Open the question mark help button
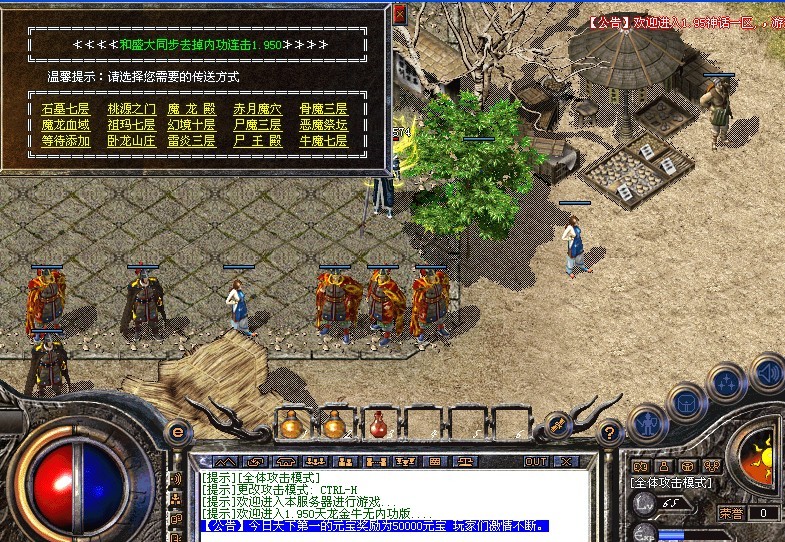 click(609, 433)
